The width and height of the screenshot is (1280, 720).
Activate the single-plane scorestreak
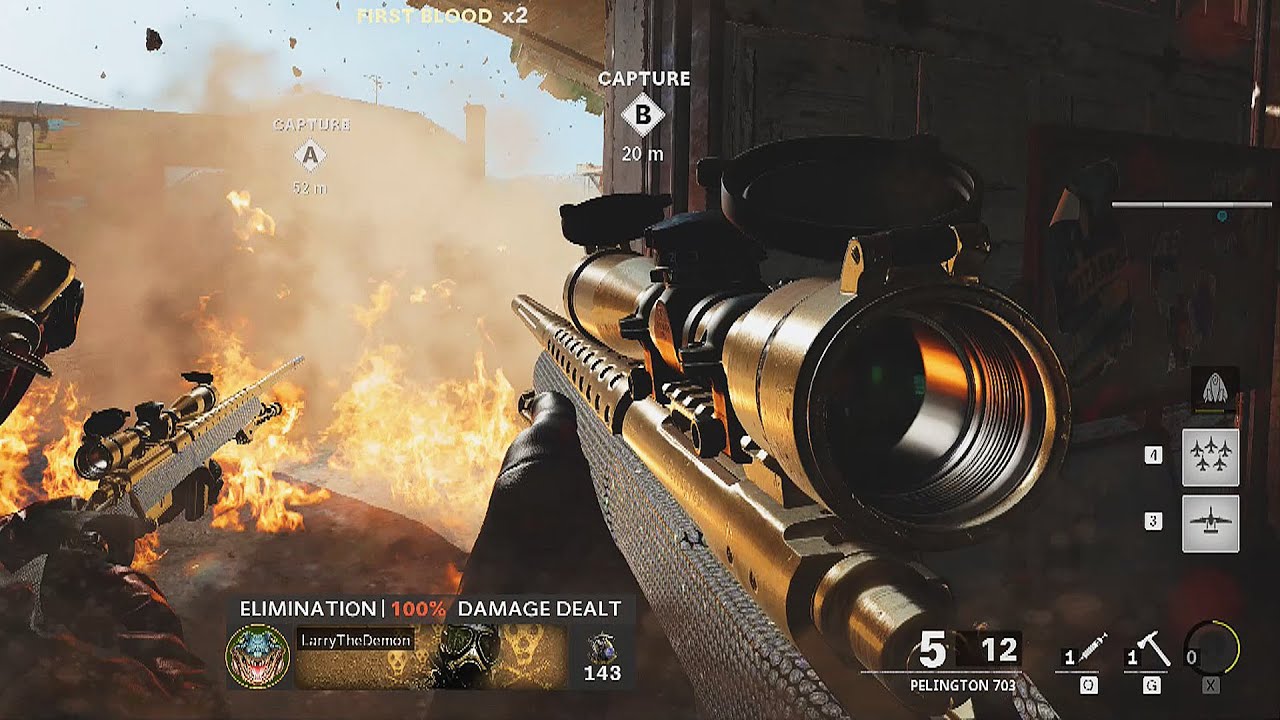[1210, 523]
